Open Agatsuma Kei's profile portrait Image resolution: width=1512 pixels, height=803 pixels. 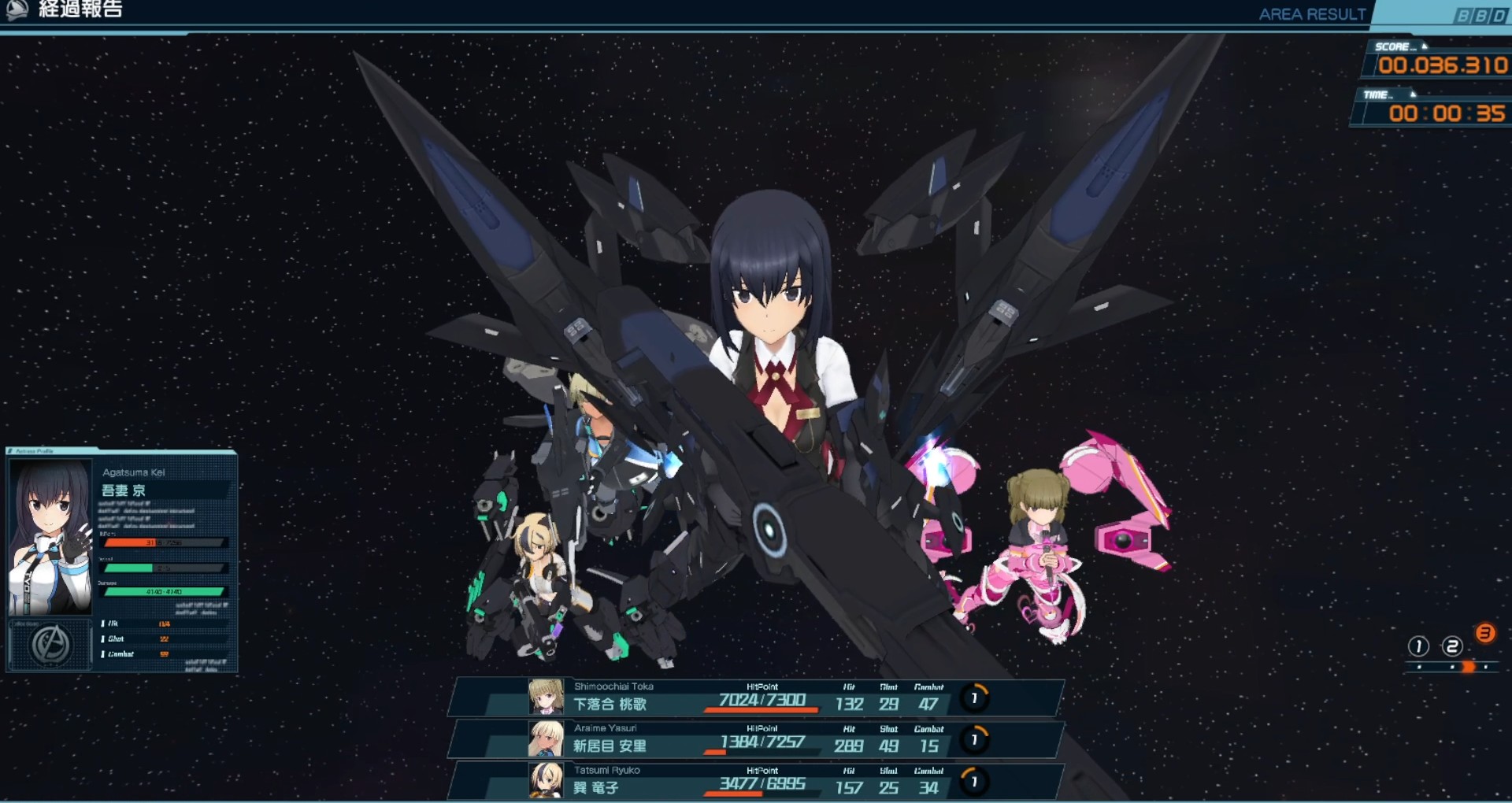click(50, 537)
